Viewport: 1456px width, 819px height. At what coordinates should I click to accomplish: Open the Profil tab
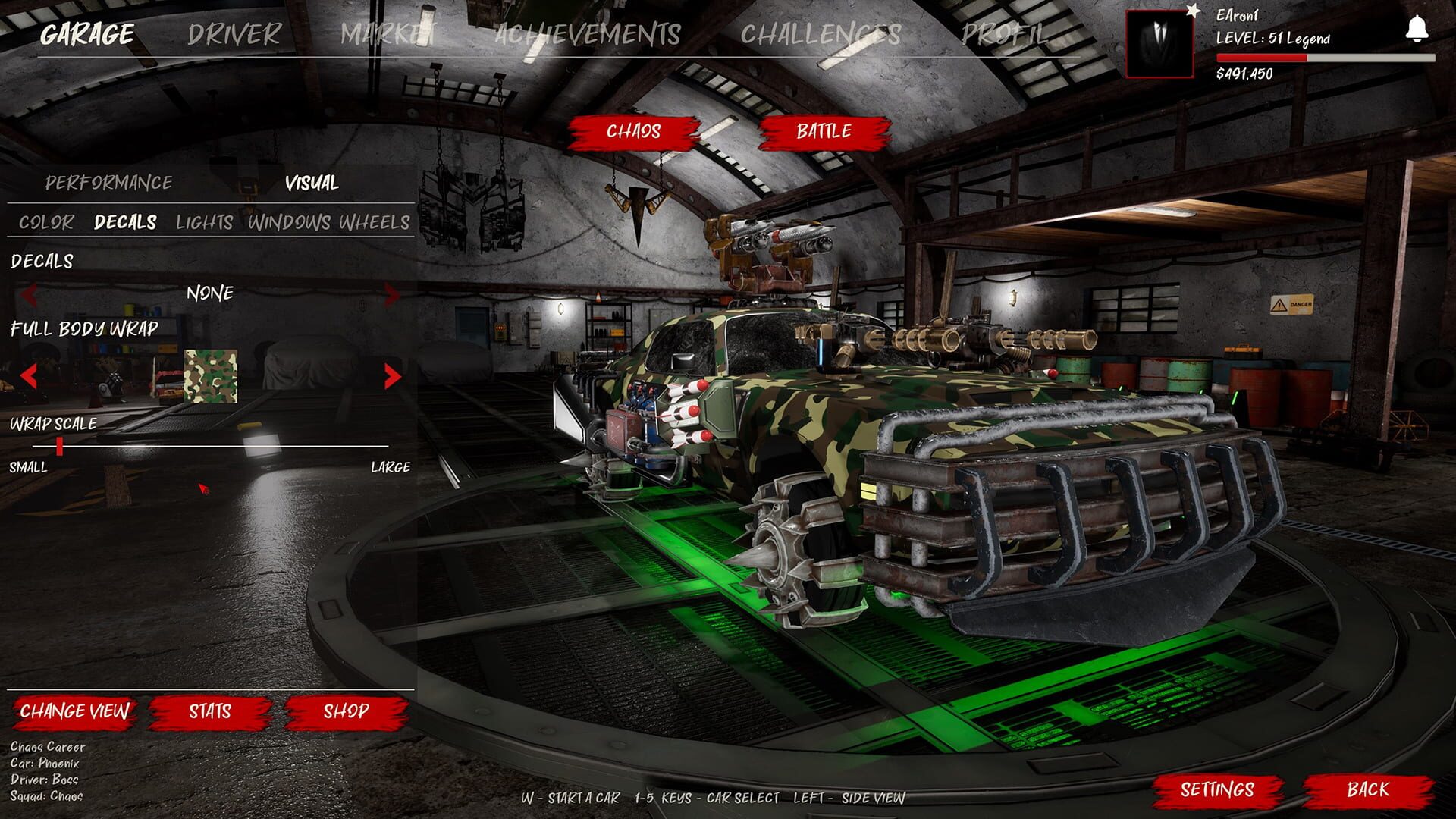(x=1005, y=34)
